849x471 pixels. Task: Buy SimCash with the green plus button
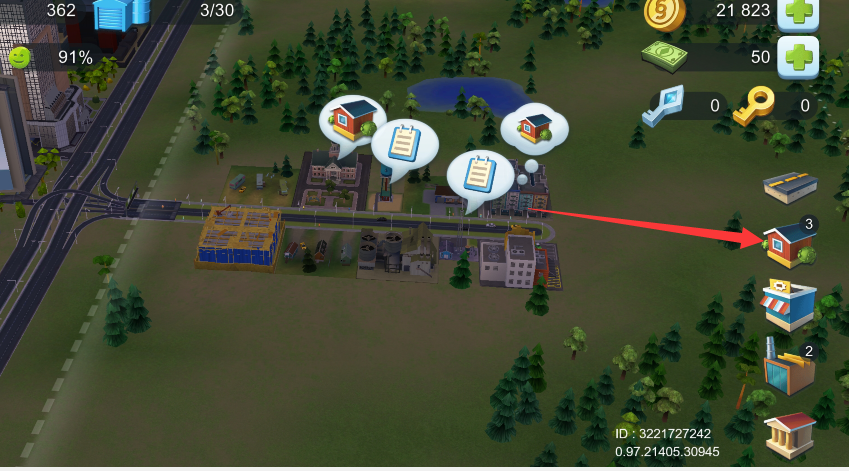pyautogui.click(x=797, y=56)
